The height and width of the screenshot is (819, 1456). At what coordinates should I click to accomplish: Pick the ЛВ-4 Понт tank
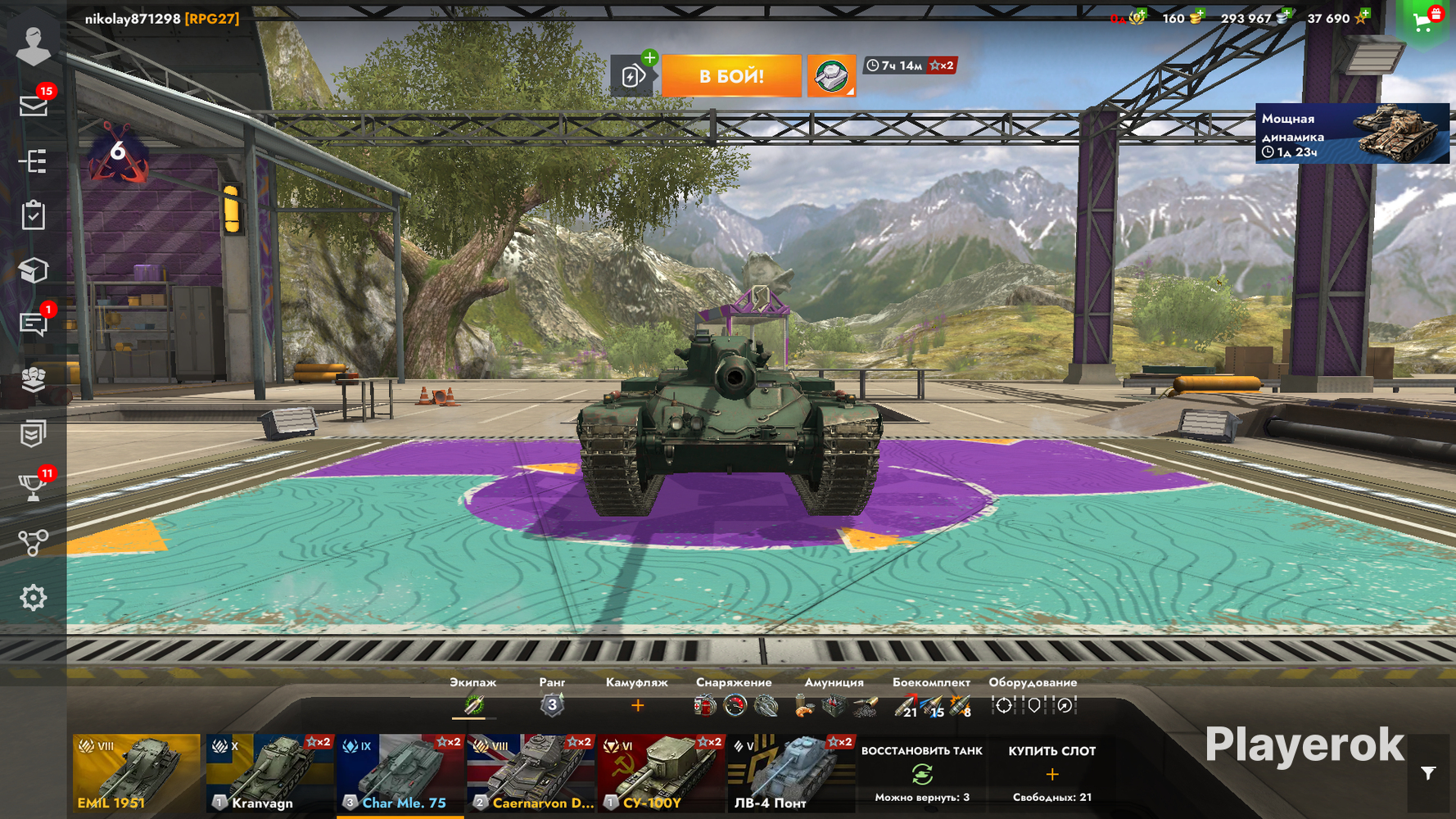(x=791, y=774)
